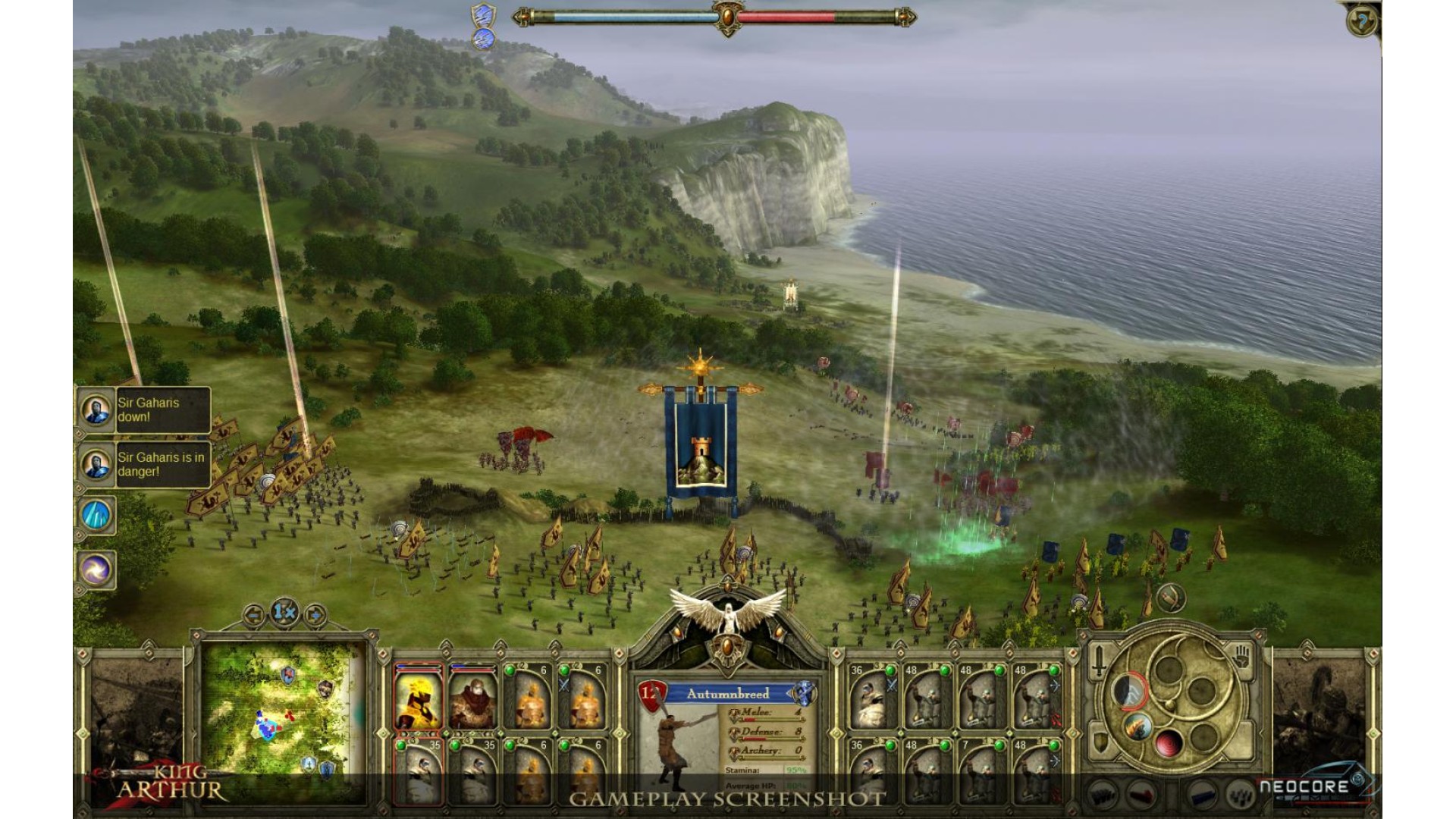The image size is (1456, 819).
Task: Click the winged angel emblem
Action: point(728,614)
